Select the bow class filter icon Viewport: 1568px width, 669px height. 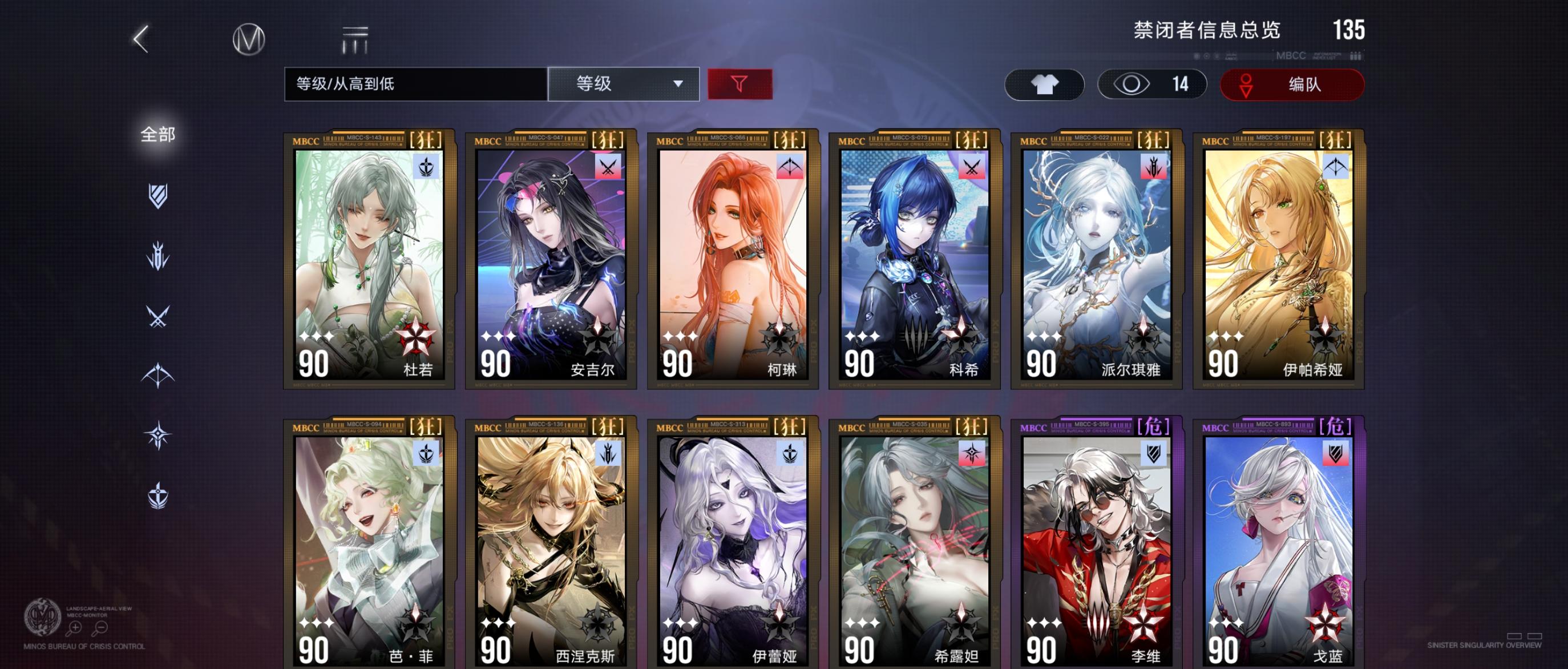coord(157,374)
